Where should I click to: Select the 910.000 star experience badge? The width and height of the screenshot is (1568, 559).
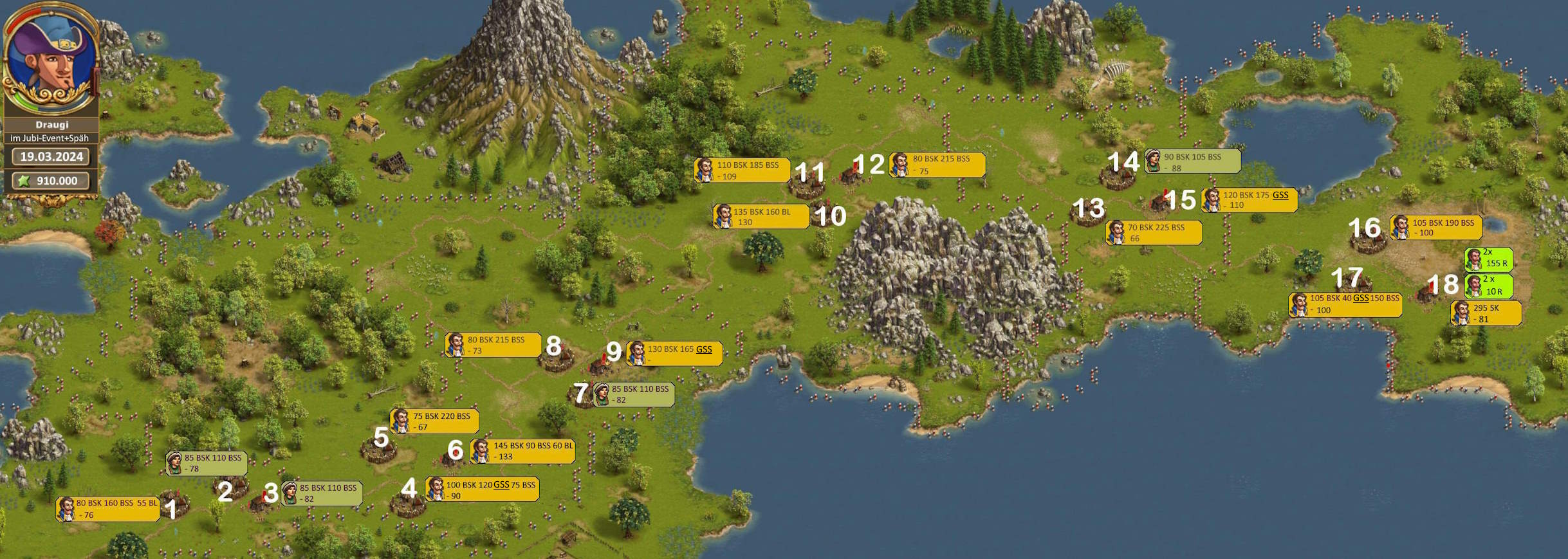click(50, 181)
